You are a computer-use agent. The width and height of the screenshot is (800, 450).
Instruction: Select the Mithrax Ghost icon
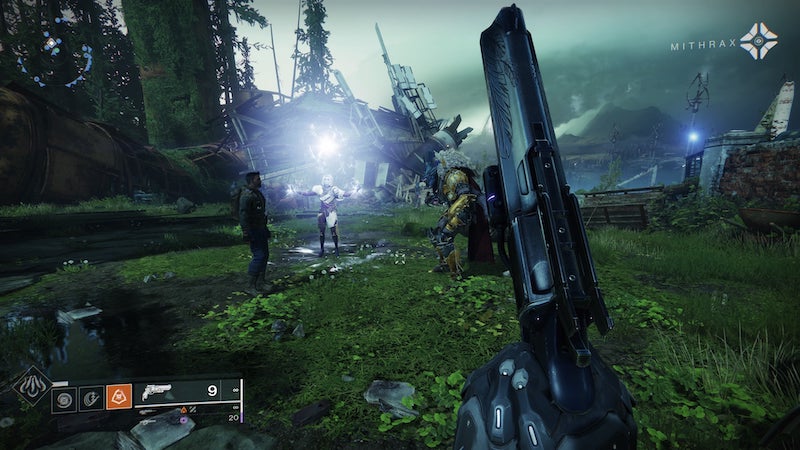click(x=758, y=41)
